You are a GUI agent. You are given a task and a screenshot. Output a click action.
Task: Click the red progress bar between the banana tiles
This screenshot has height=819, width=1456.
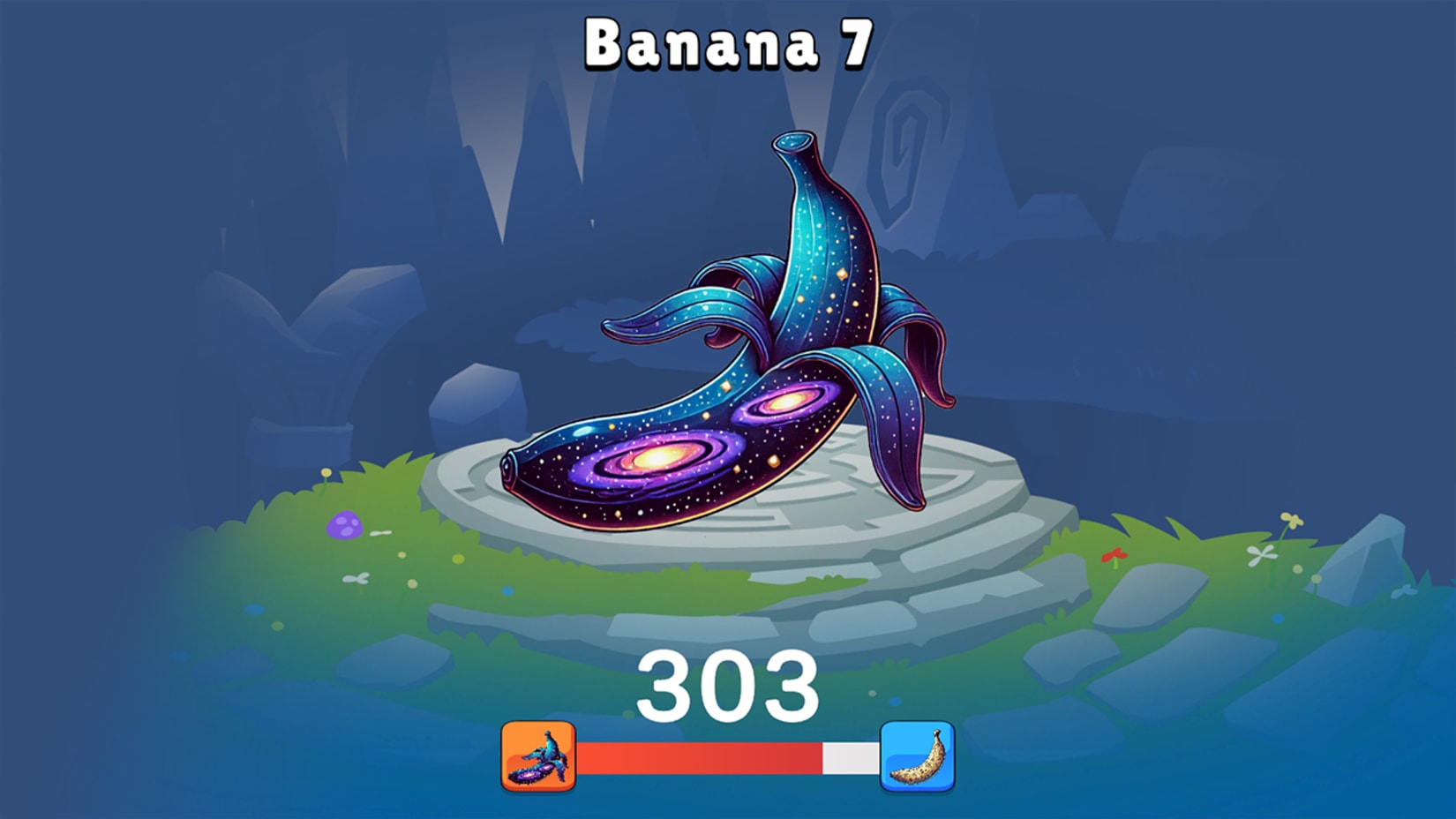[x=697, y=757]
